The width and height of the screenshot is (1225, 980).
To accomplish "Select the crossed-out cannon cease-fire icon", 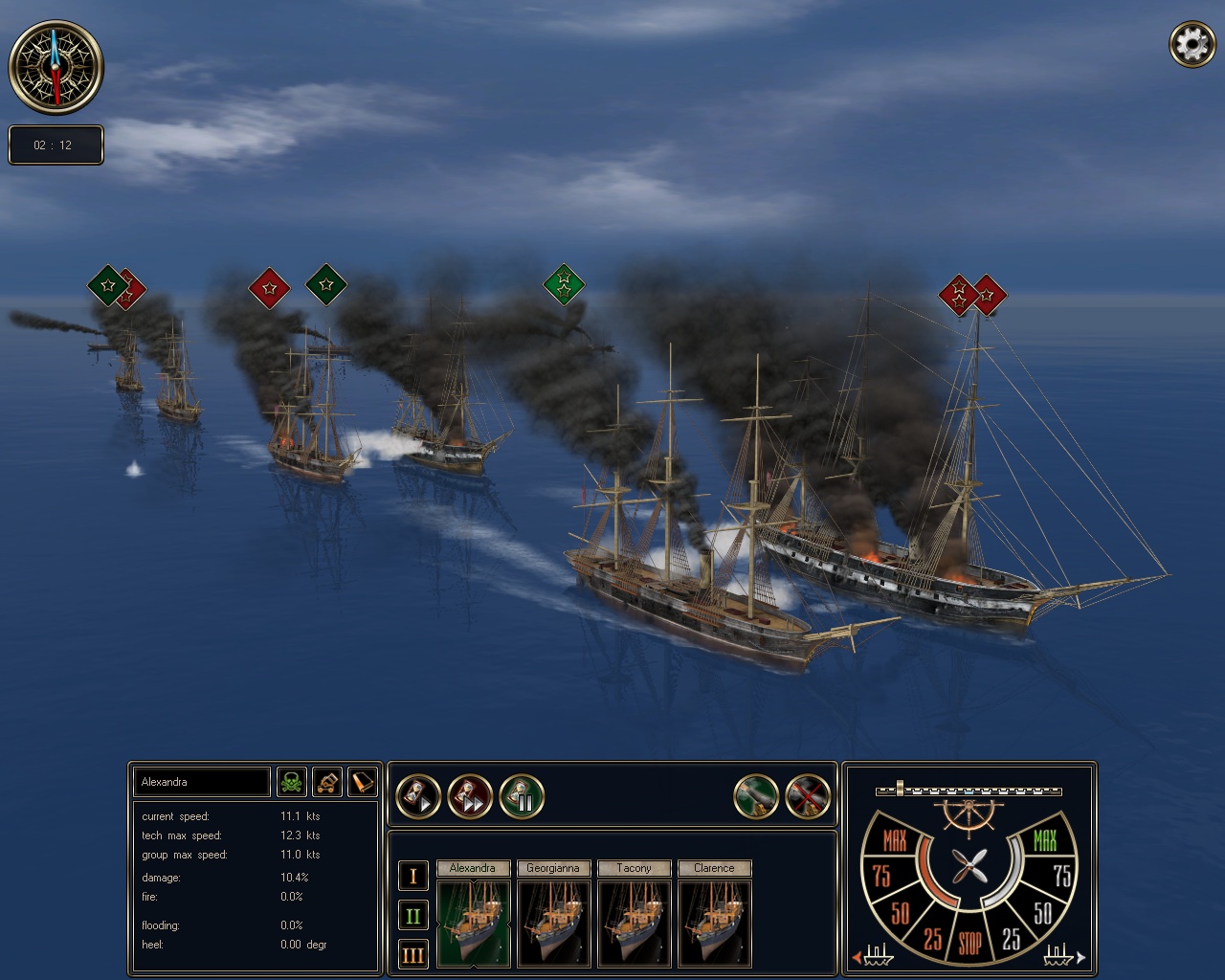I will pos(808,795).
